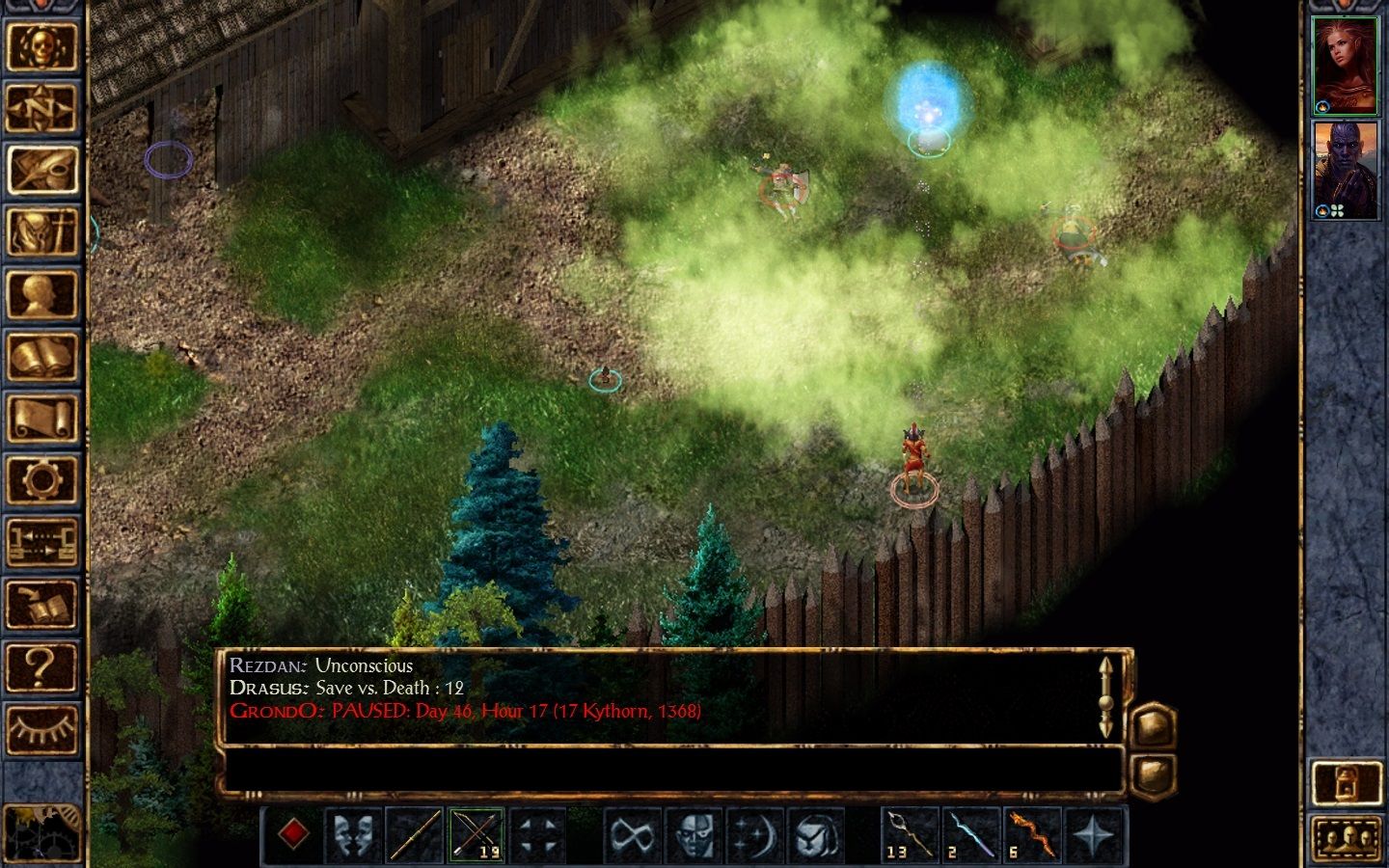Image resolution: width=1389 pixels, height=868 pixels.
Task: Click the skull return-to-game button
Action: (x=41, y=46)
